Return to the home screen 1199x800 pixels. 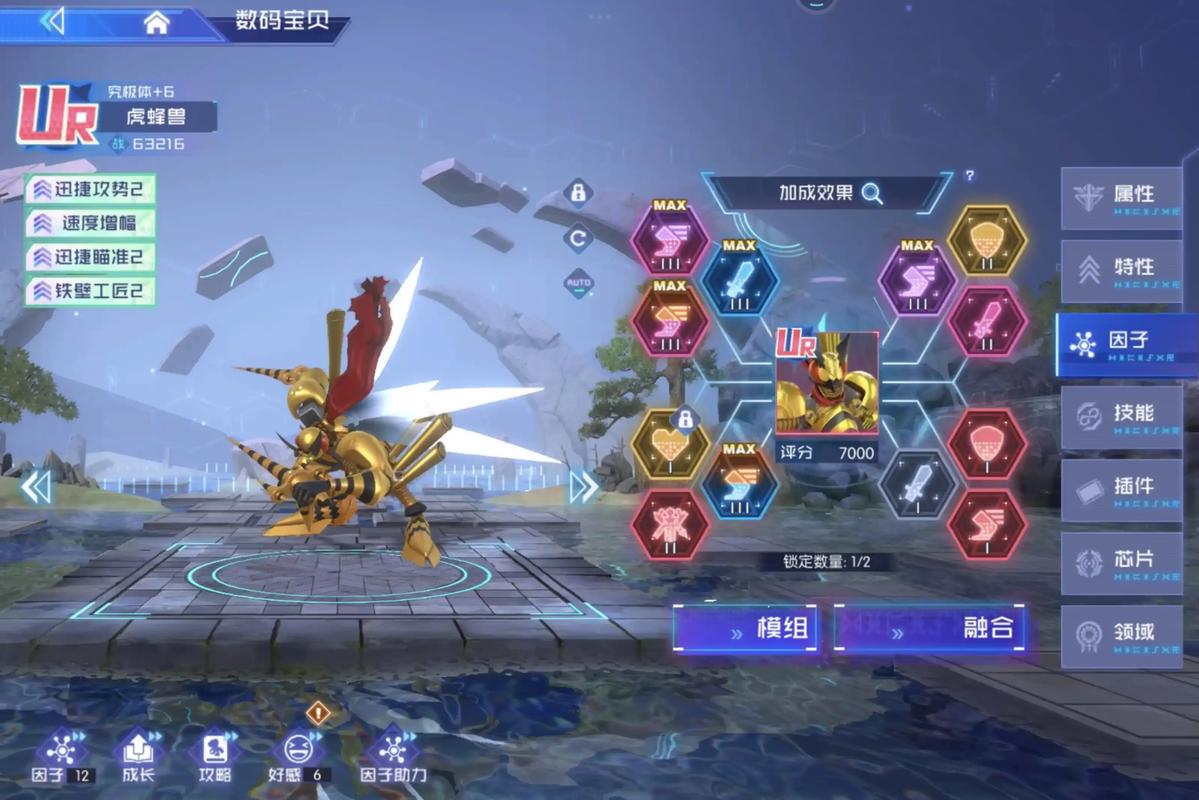pyautogui.click(x=156, y=23)
